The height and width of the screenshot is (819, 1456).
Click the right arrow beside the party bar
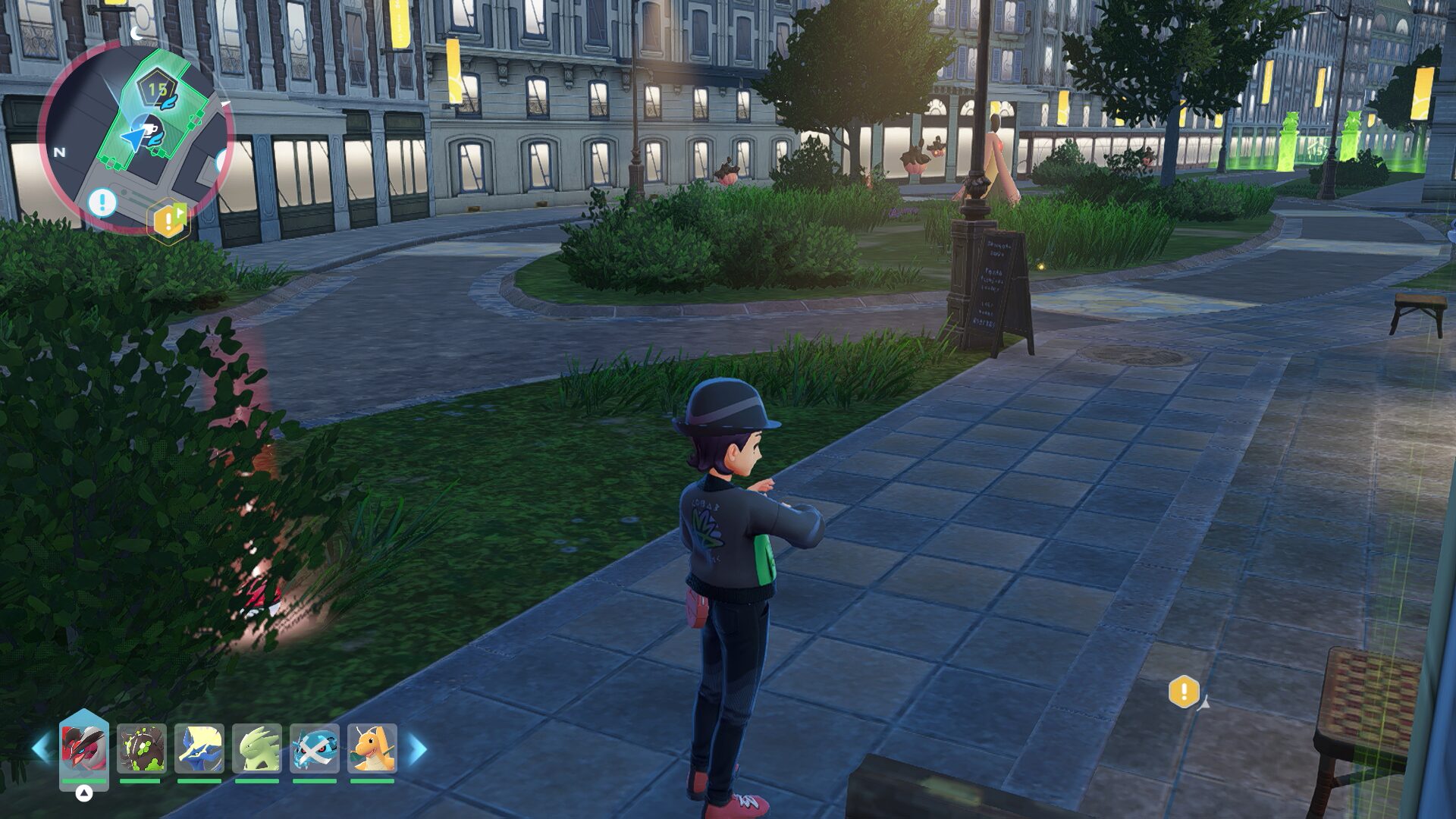(x=417, y=749)
